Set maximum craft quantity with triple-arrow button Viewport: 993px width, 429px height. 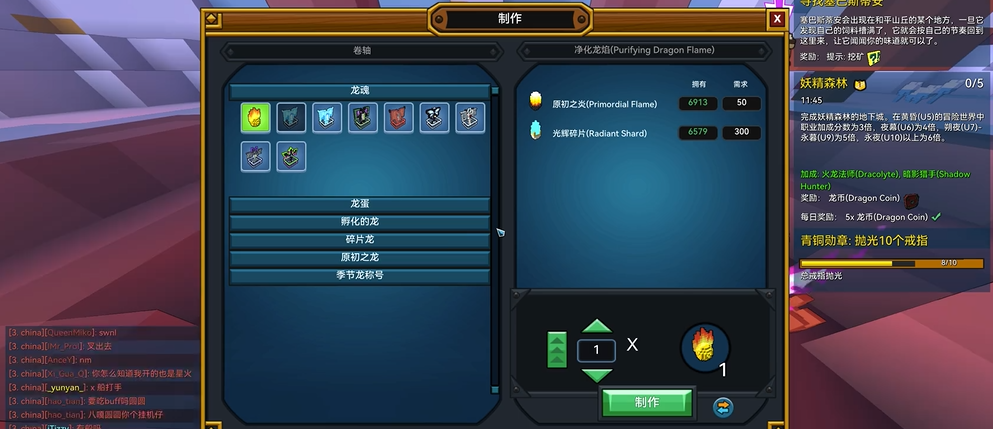click(x=557, y=350)
